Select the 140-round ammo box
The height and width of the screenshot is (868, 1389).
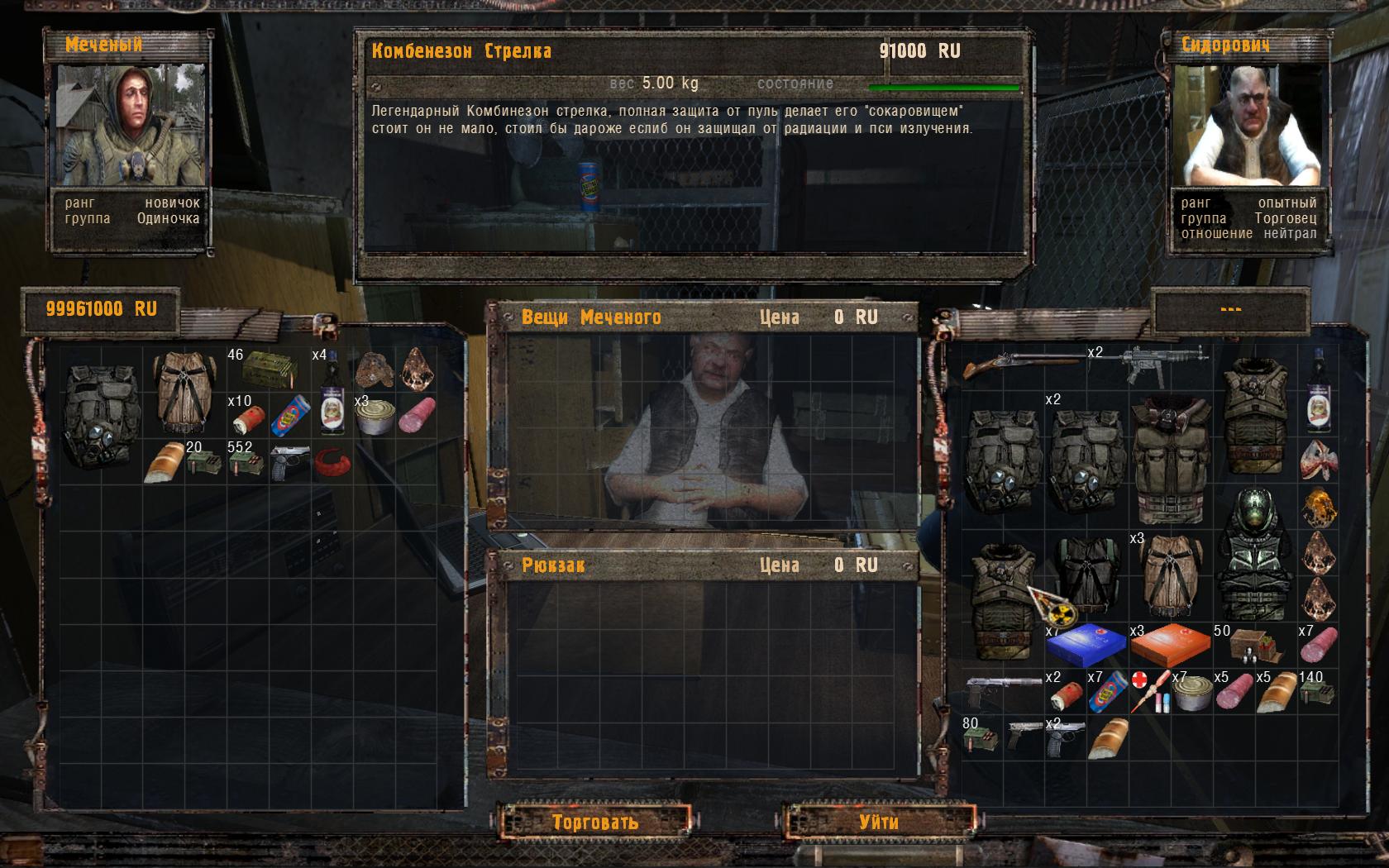point(1316,691)
